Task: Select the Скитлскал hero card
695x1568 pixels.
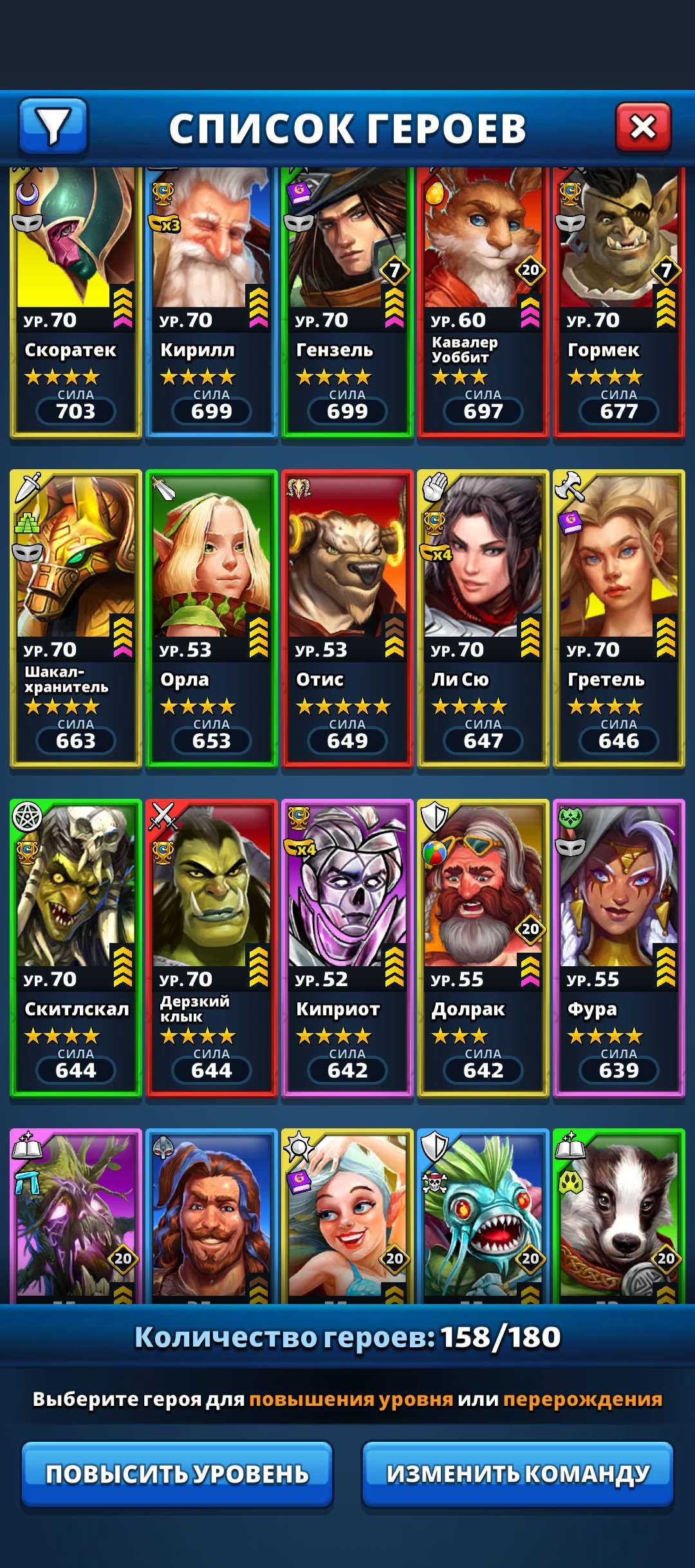Action: [x=76, y=947]
